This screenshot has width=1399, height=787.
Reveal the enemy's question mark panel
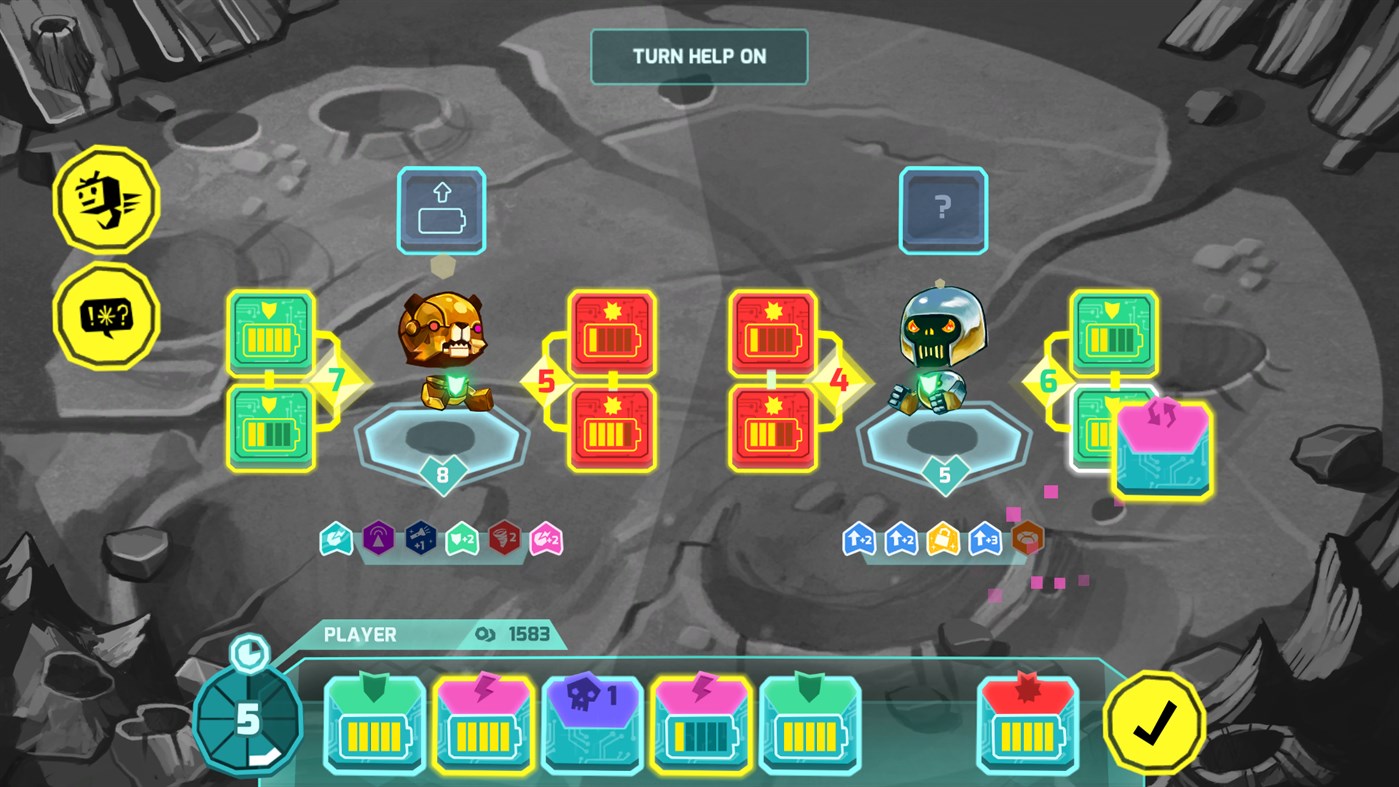pyautogui.click(x=941, y=209)
